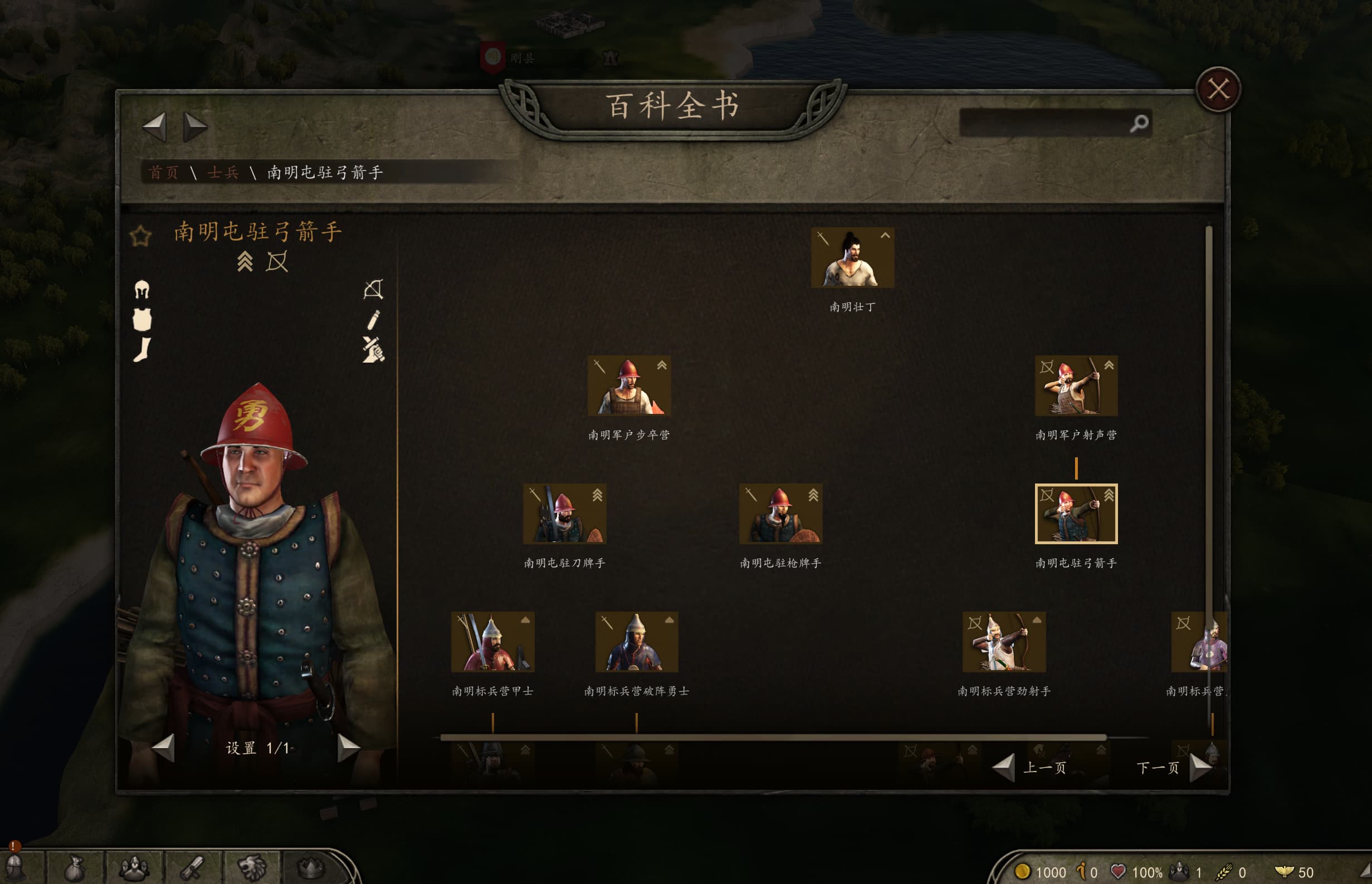The height and width of the screenshot is (884, 1372).
Task: Select the 南明屯驻刀牌手 troop tile
Action: pyautogui.click(x=564, y=514)
